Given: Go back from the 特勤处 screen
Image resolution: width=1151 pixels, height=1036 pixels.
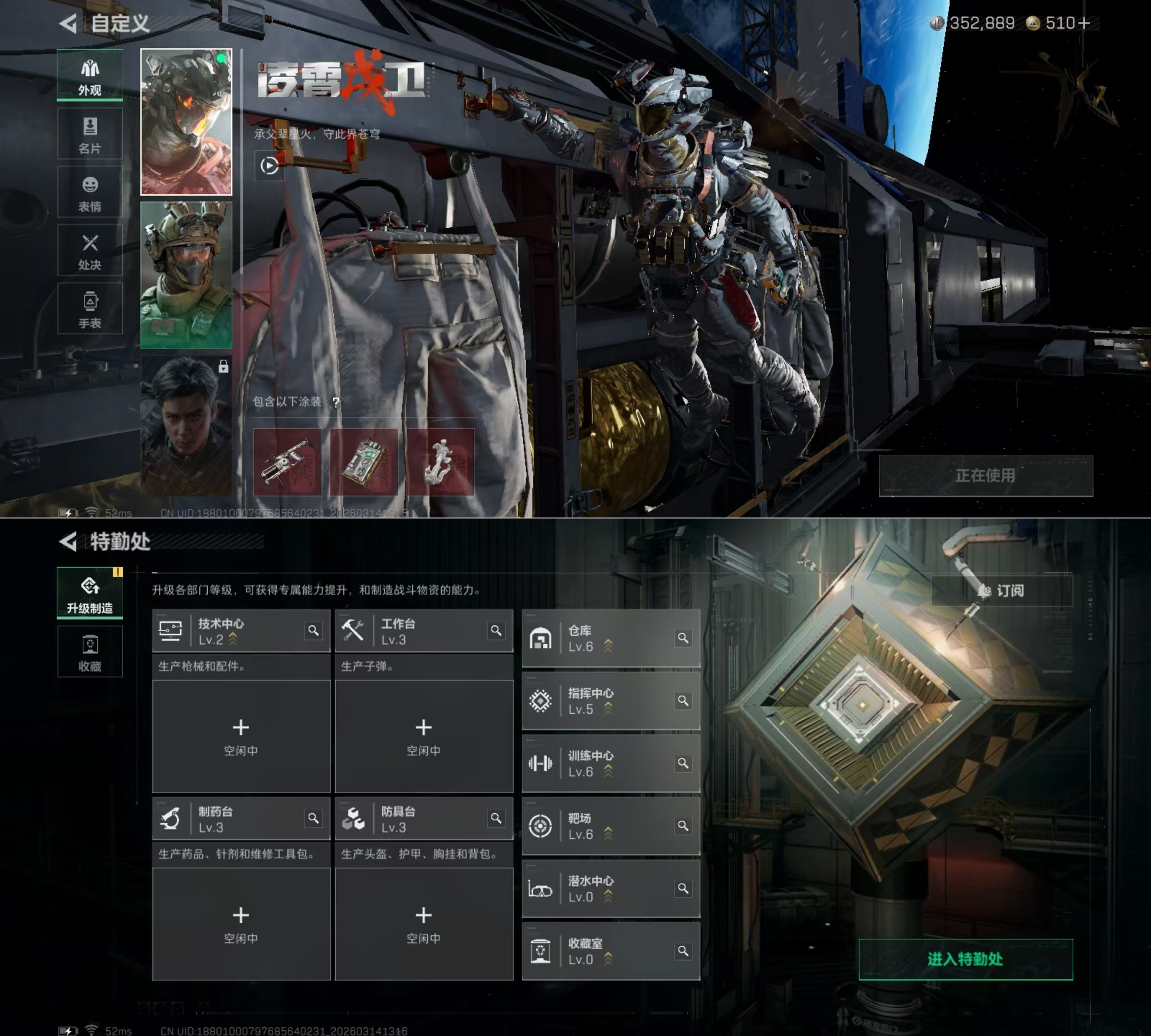Looking at the screenshot, I should point(68,542).
